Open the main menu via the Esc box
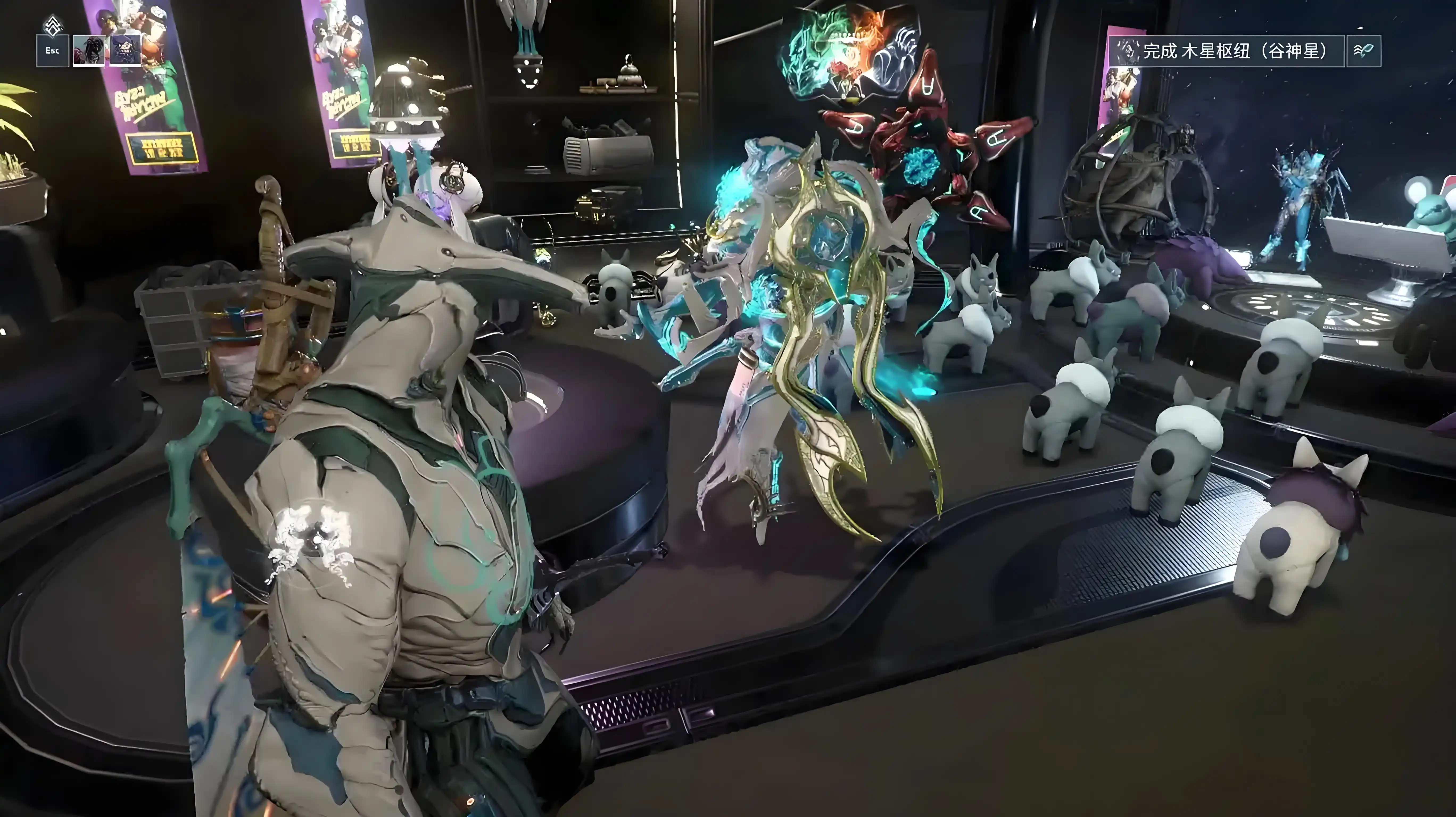1456x817 pixels. (x=53, y=50)
